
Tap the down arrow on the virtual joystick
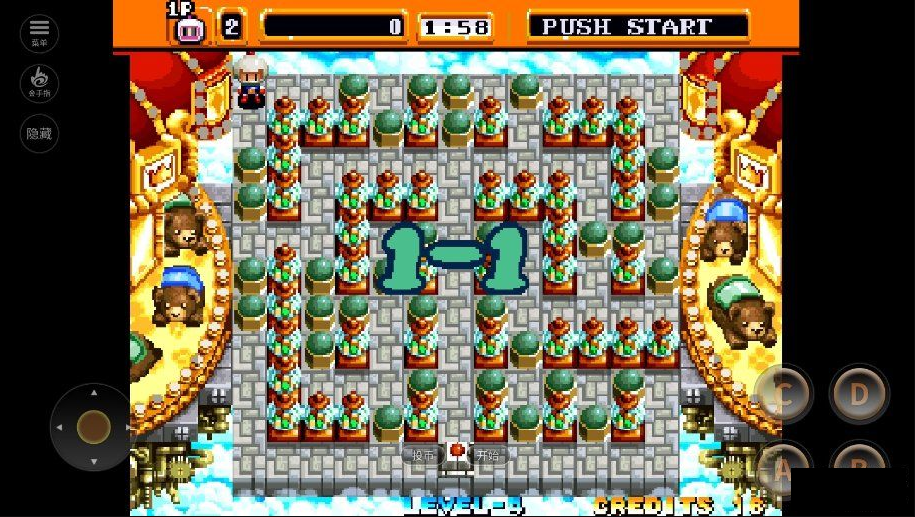tap(94, 462)
